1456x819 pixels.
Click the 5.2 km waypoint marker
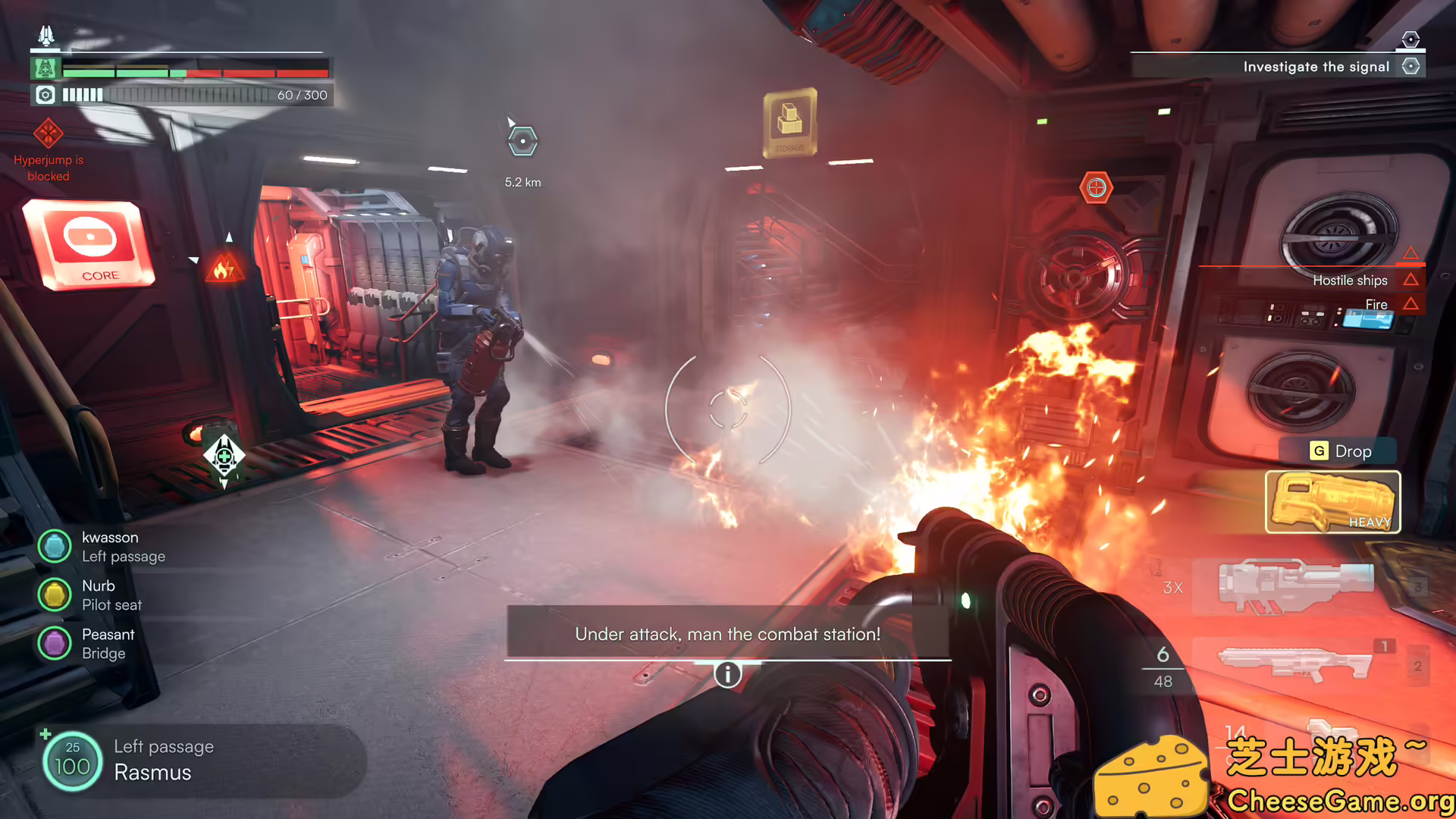522,140
